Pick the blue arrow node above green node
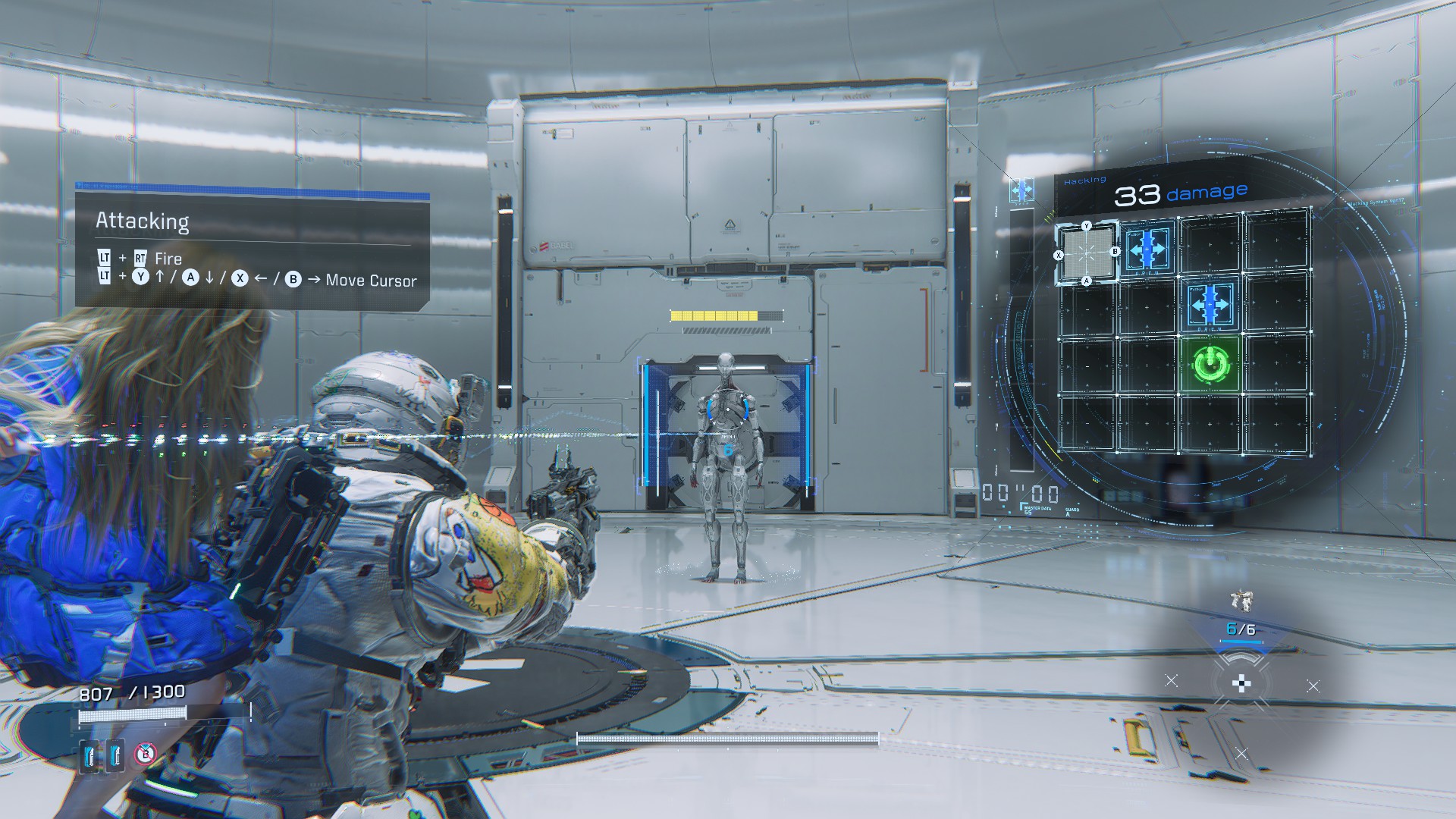Viewport: 1456px width, 819px height. (1210, 303)
